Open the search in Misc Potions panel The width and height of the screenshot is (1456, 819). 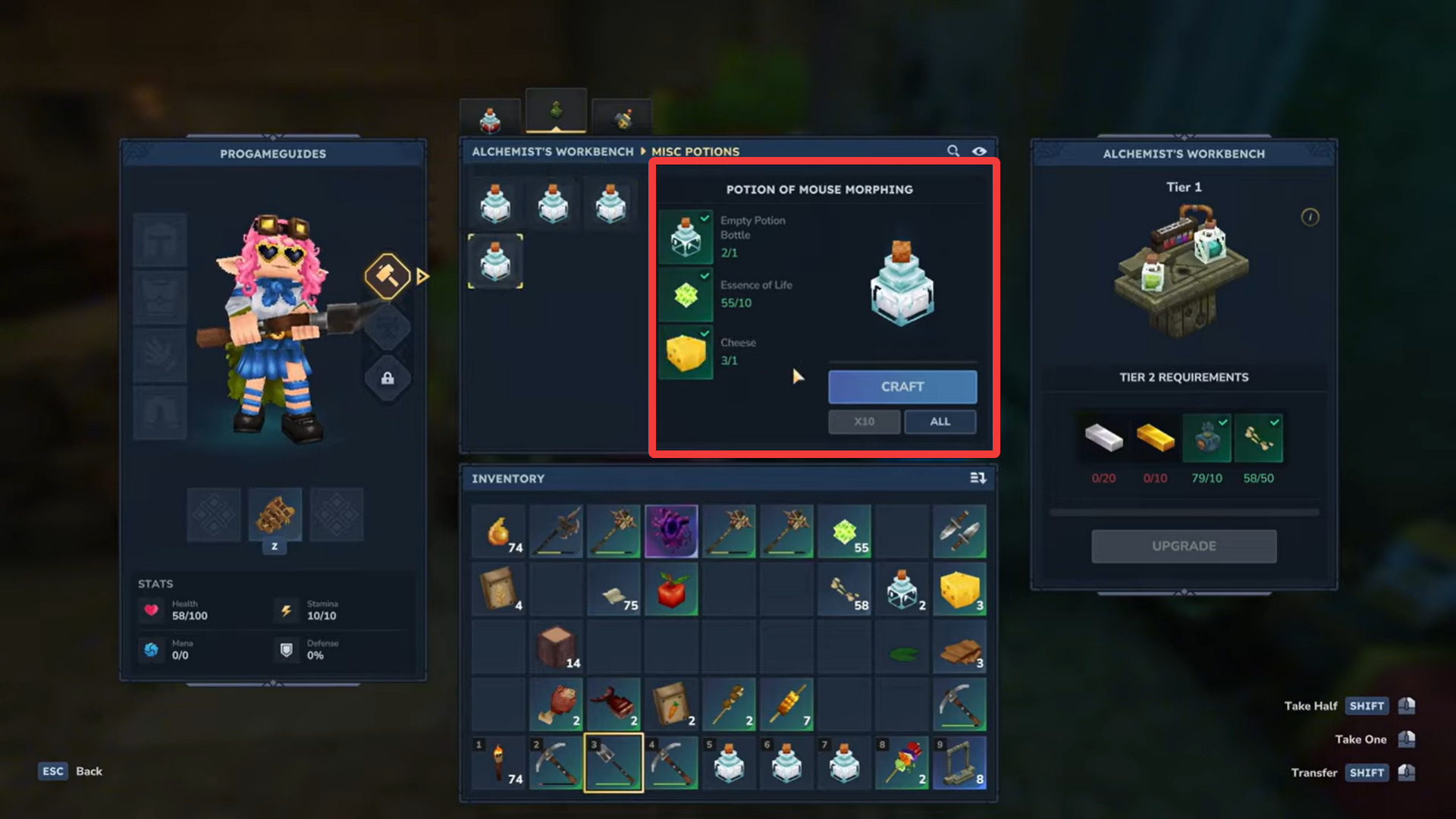(953, 151)
